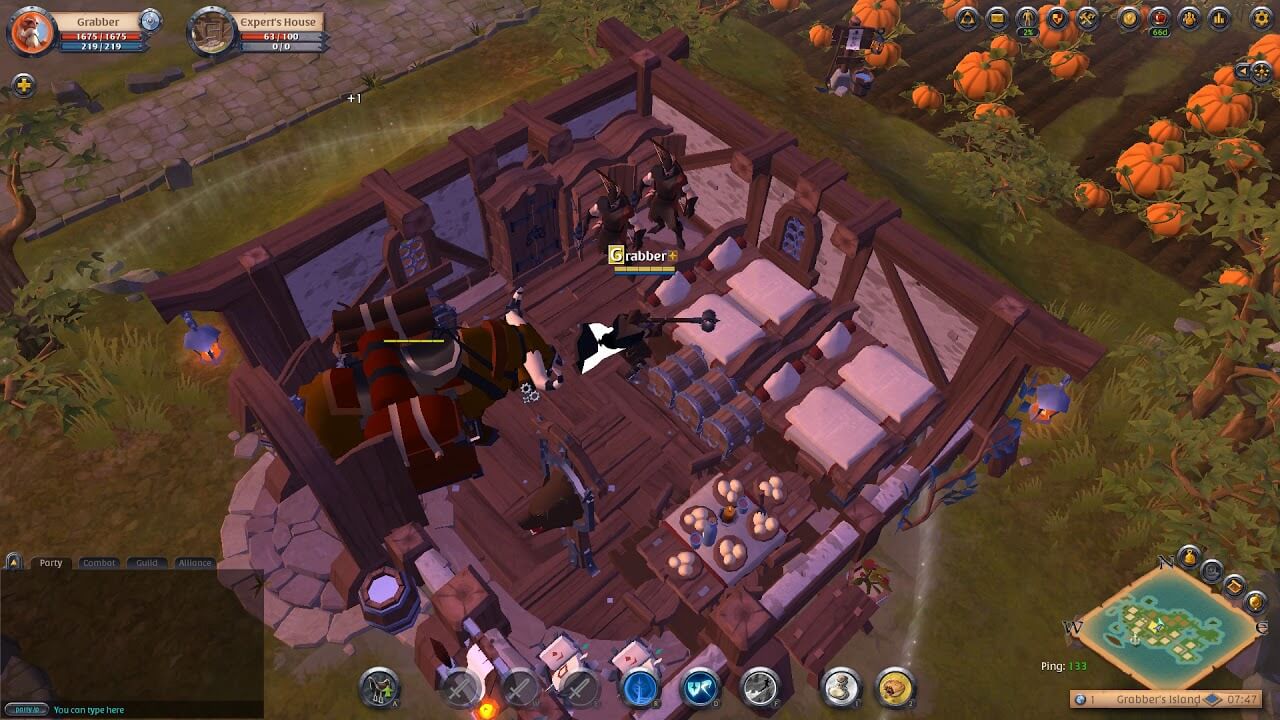Open the crafting hammers icon
Screen dimensions: 1280x720
point(1087,18)
